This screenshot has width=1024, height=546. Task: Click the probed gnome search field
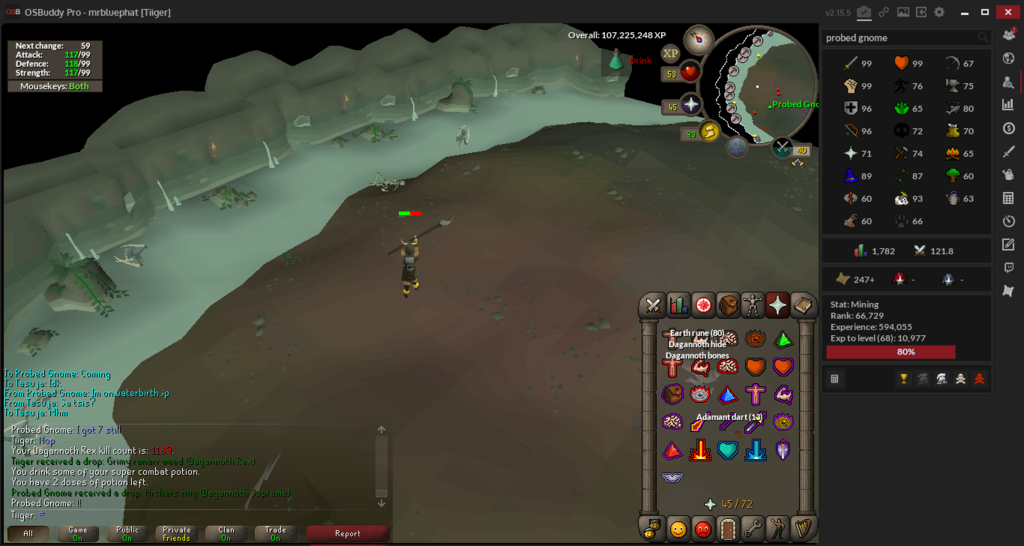tap(900, 38)
